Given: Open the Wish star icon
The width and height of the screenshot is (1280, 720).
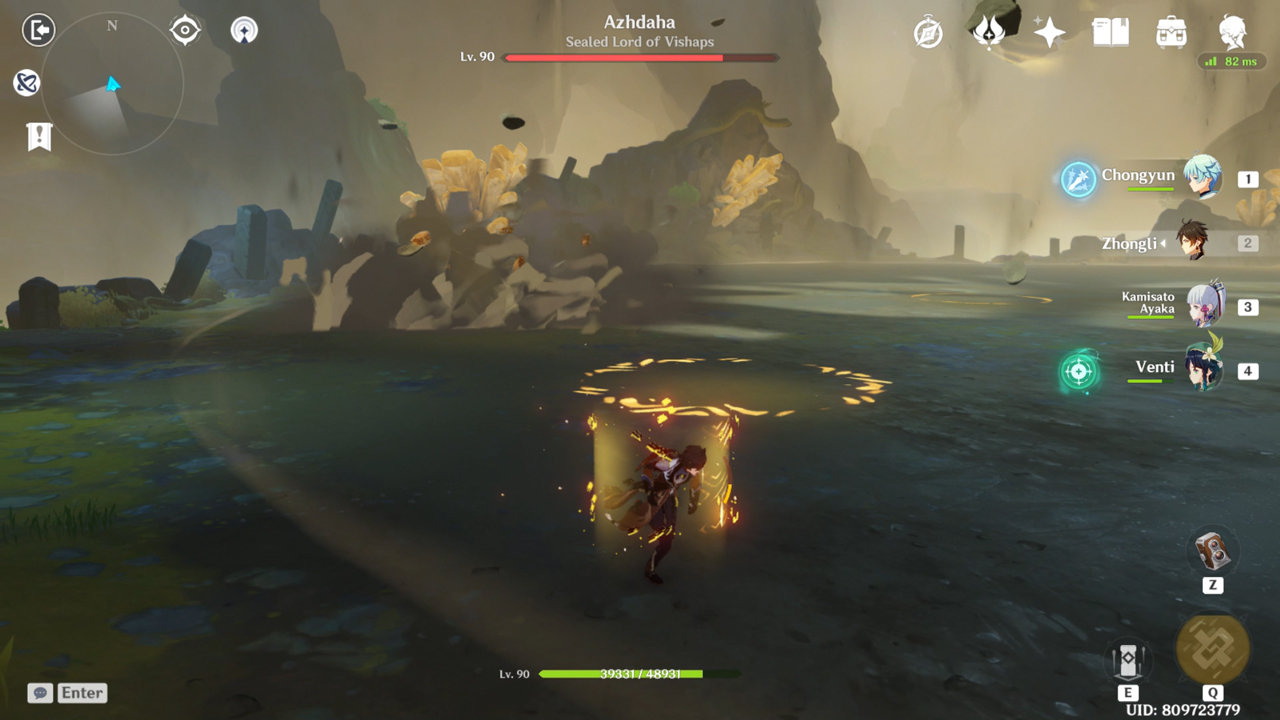Looking at the screenshot, I should (1049, 33).
